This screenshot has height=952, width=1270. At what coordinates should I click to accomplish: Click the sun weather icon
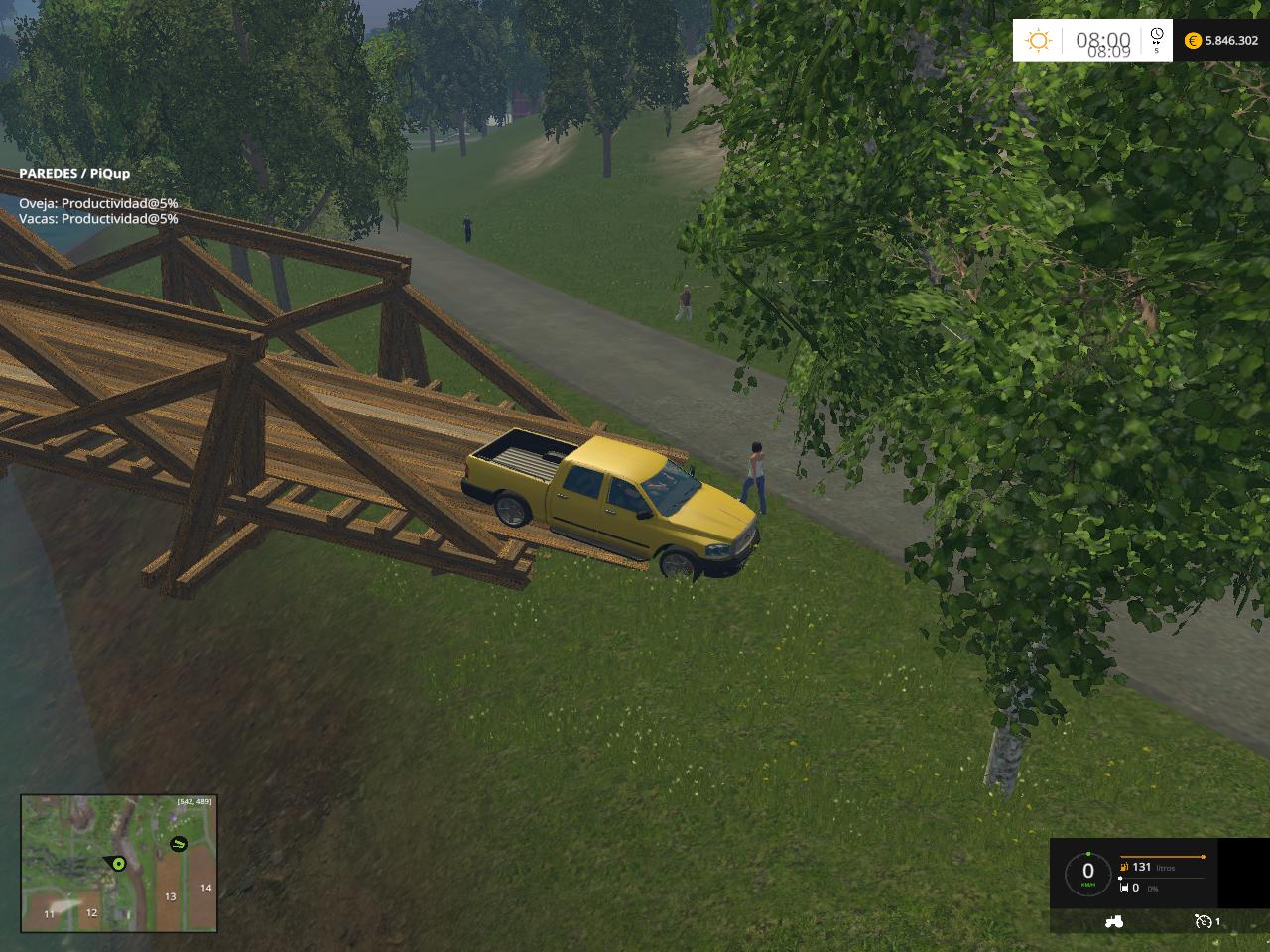(x=1038, y=41)
